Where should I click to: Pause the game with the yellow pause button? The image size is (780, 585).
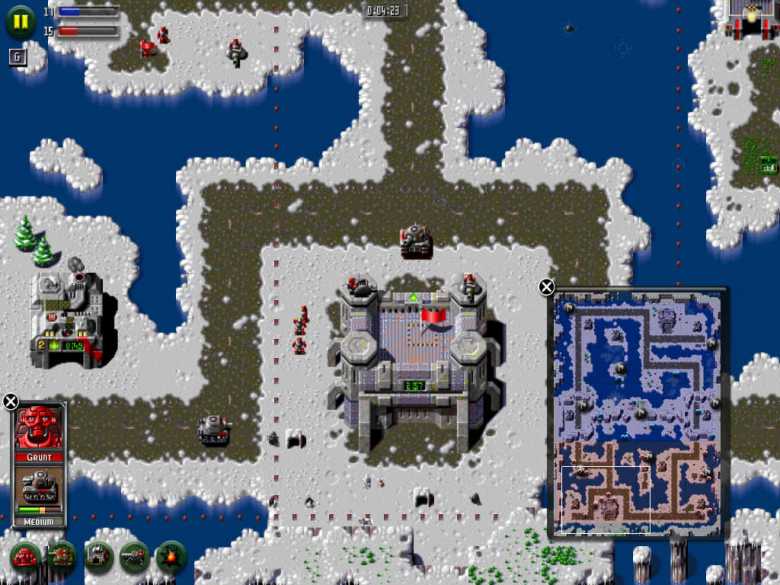point(20,21)
